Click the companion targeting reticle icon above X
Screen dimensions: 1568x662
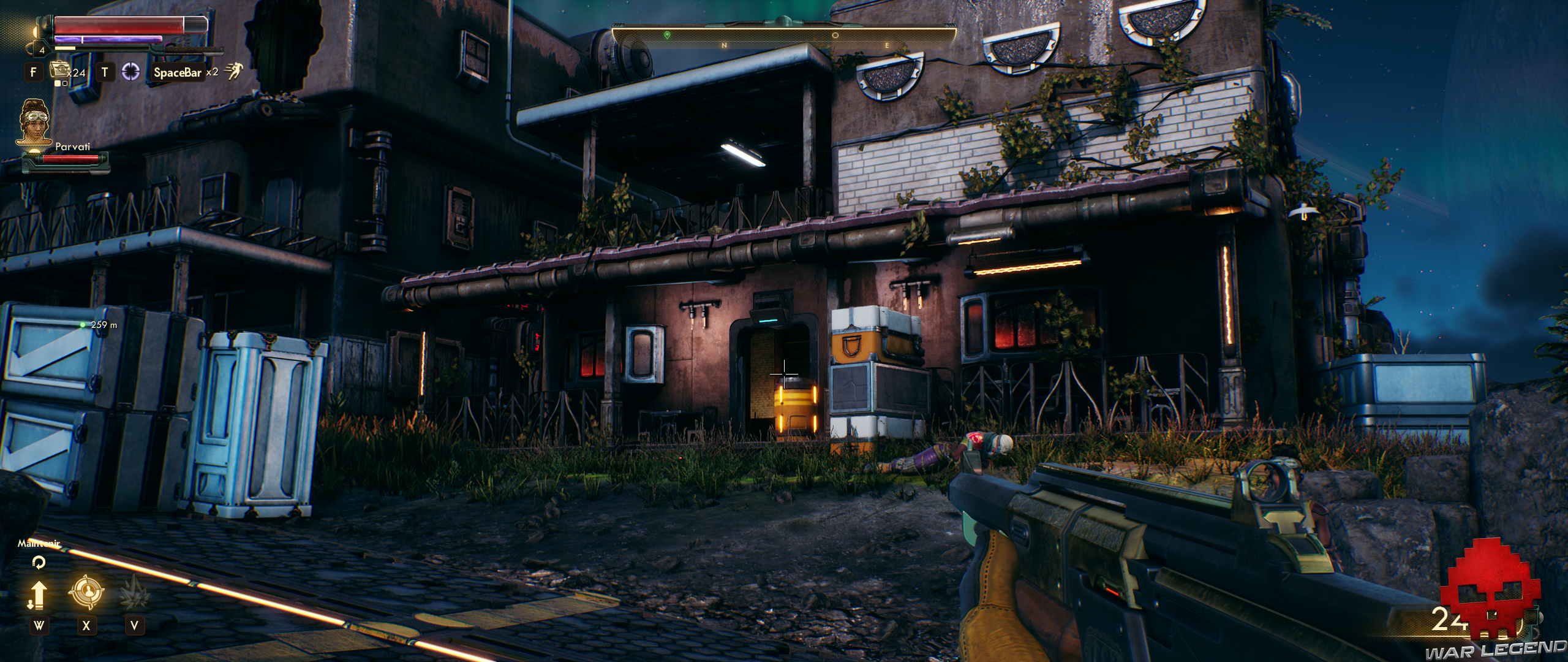tap(87, 592)
